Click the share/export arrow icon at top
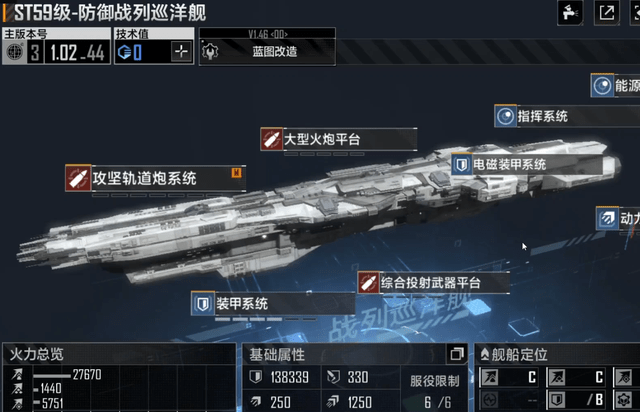 (607, 12)
